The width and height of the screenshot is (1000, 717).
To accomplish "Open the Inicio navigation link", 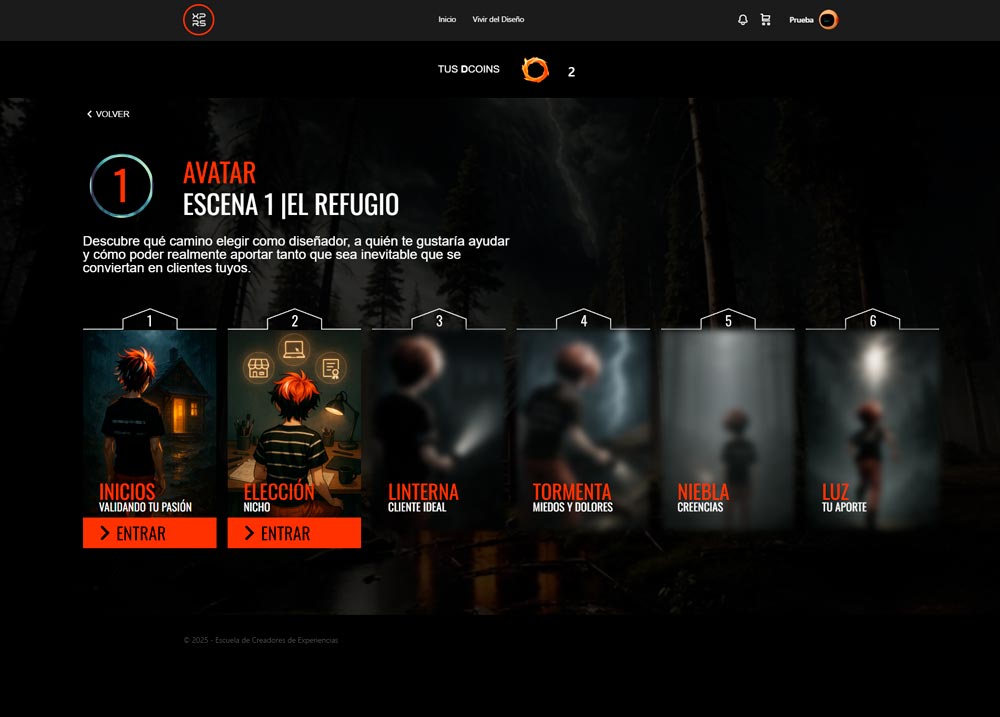I will pyautogui.click(x=447, y=20).
